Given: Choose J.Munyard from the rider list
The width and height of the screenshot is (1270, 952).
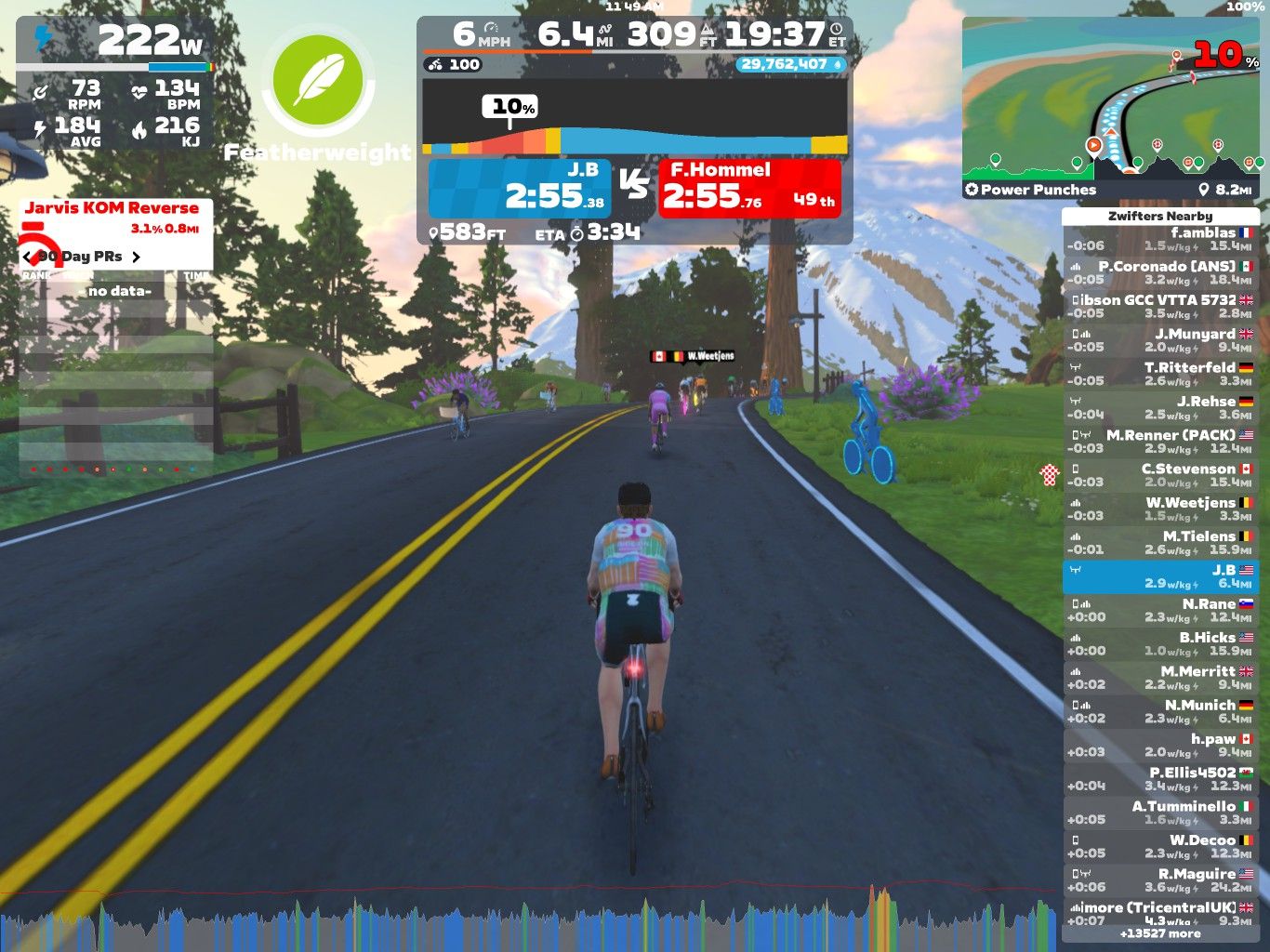Looking at the screenshot, I should 1159,340.
